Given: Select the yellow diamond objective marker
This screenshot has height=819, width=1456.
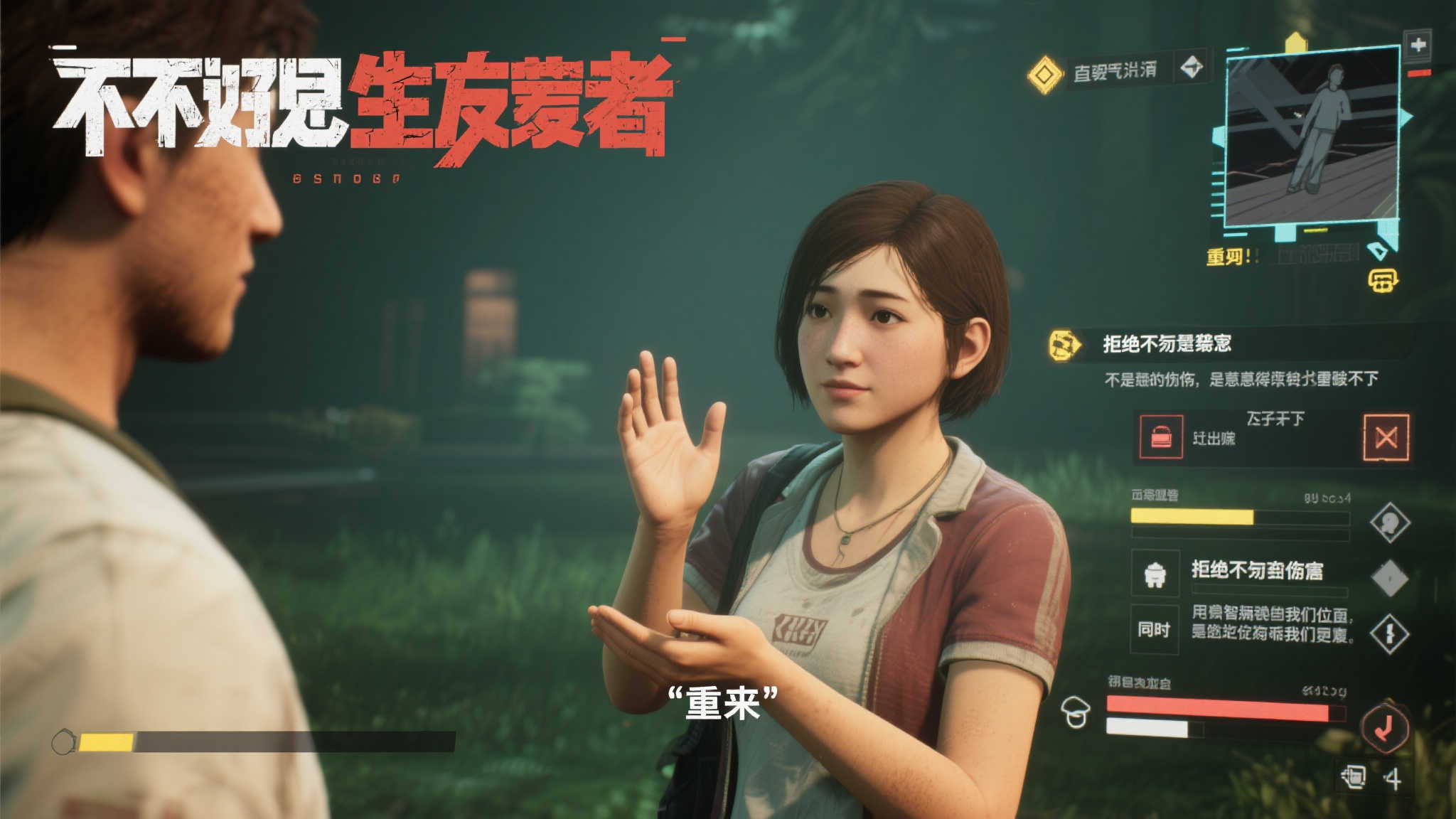Looking at the screenshot, I should tap(1044, 74).
